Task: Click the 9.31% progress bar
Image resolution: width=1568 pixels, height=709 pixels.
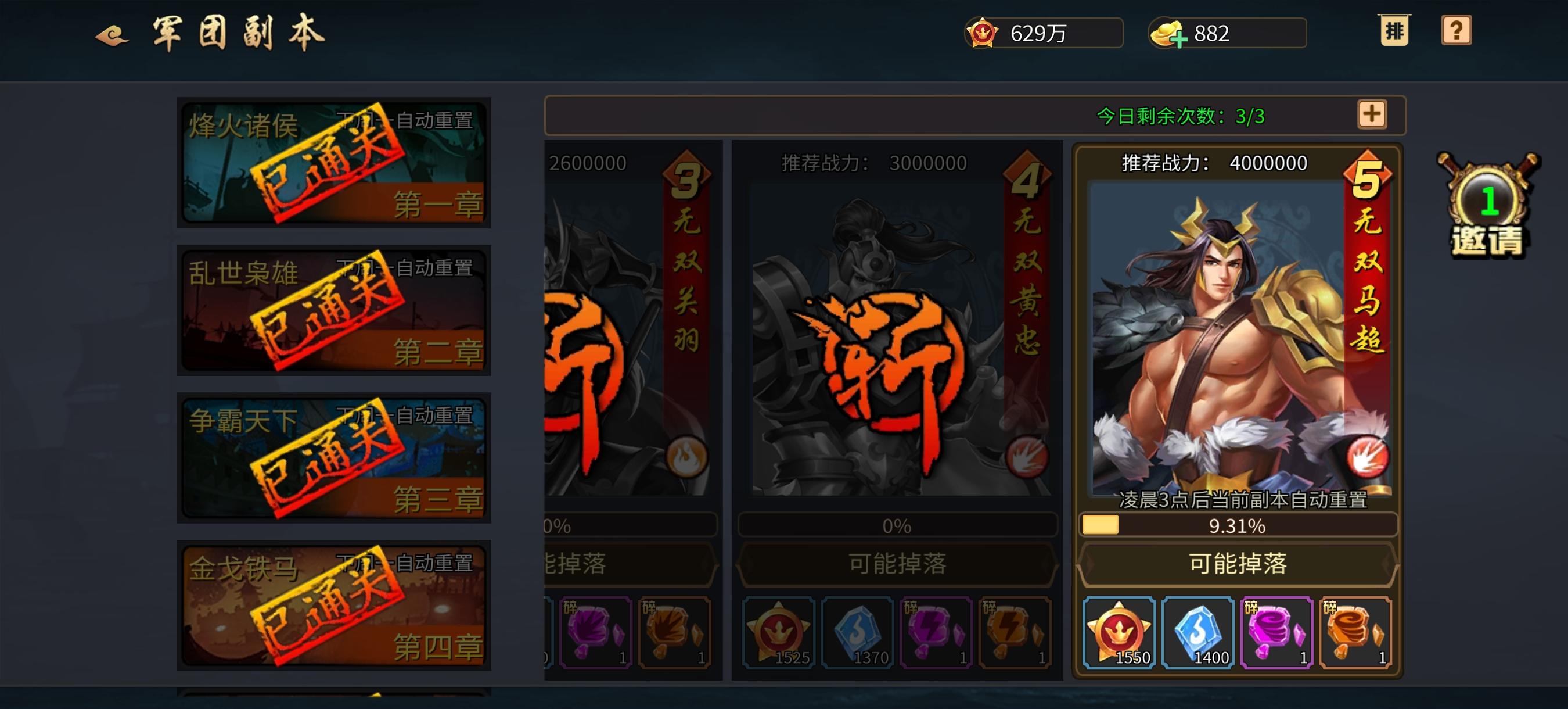Action: 1236,528
